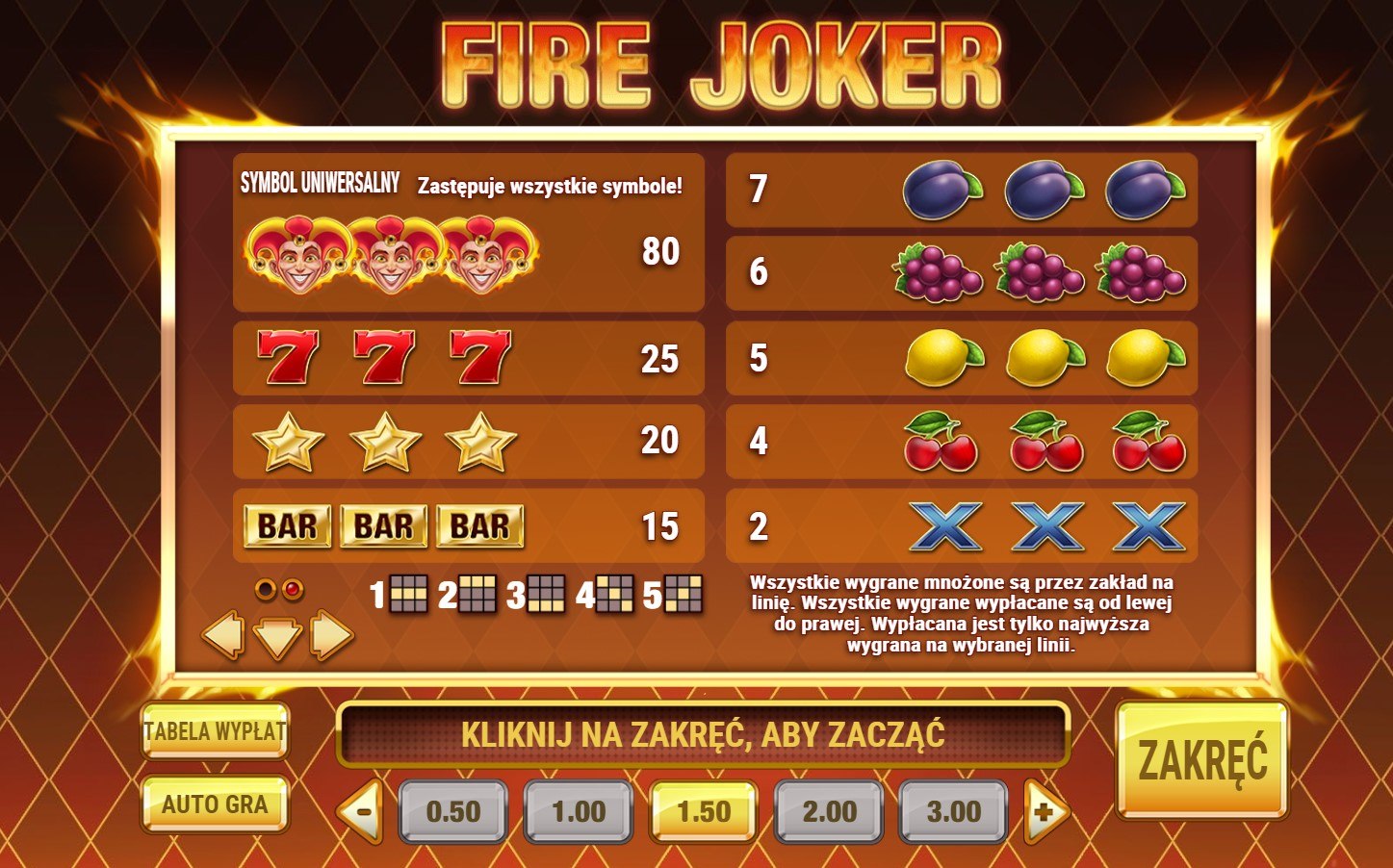Click the KLIKNIJ NA ZAKRĘĆ message bar
Viewport: 1393px width, 868px height.
point(704,734)
